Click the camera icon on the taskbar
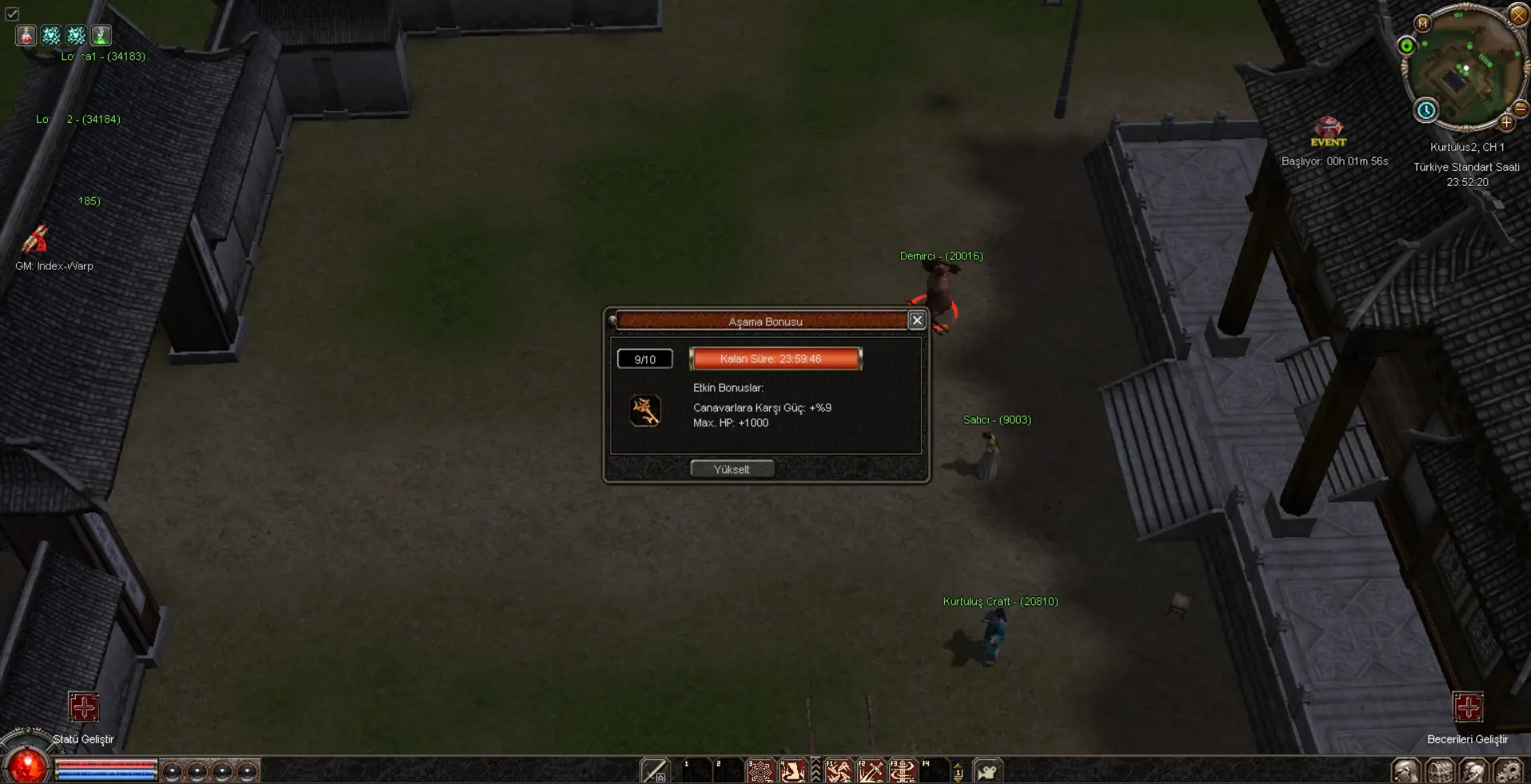Screen dimensions: 1531x784 (x=988, y=771)
